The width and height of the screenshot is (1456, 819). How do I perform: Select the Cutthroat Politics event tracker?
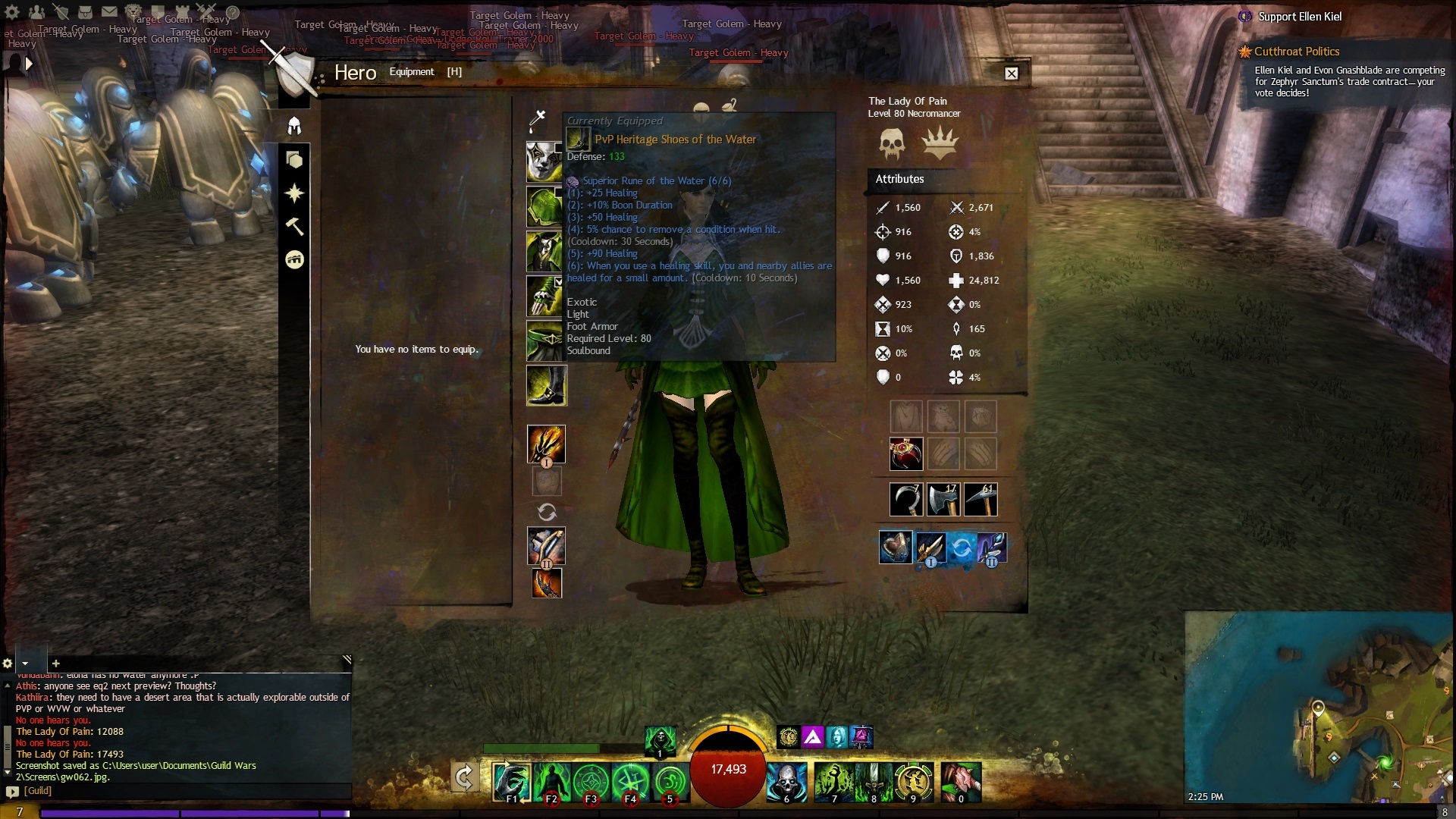[x=1296, y=52]
